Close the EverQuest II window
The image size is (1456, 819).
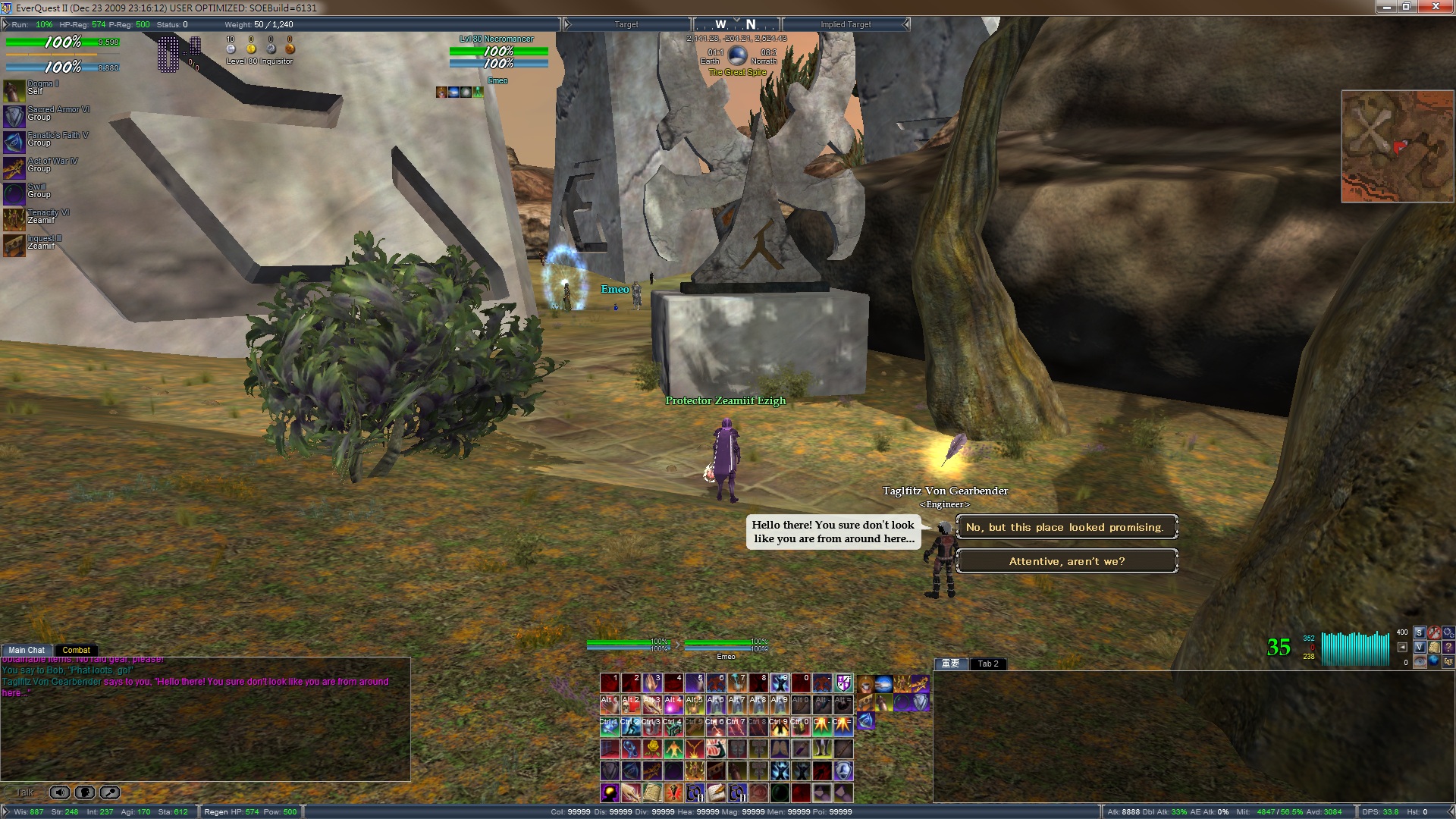click(x=1436, y=7)
